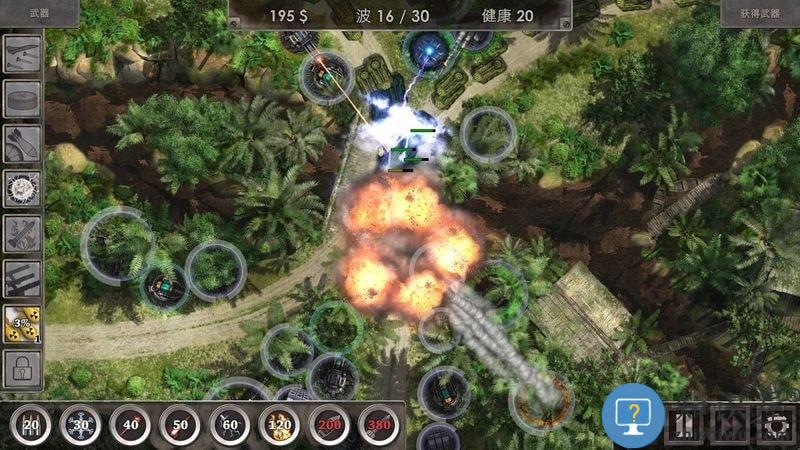Screen dimensions: 800x450
Task: Open the gear settings menu
Action: [776, 425]
